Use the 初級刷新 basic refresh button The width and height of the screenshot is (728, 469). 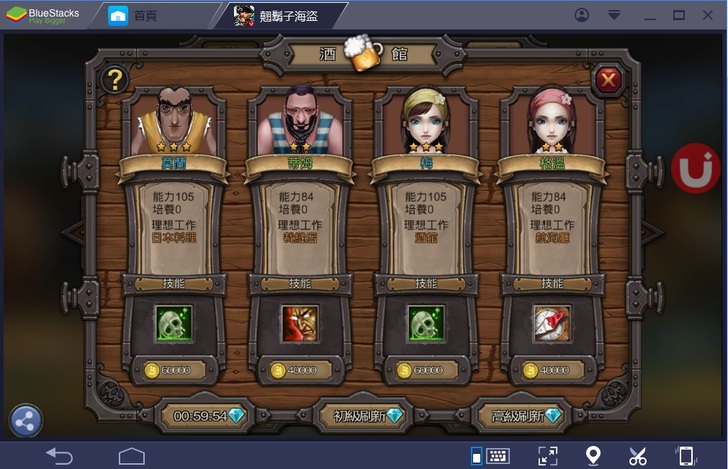coord(362,415)
